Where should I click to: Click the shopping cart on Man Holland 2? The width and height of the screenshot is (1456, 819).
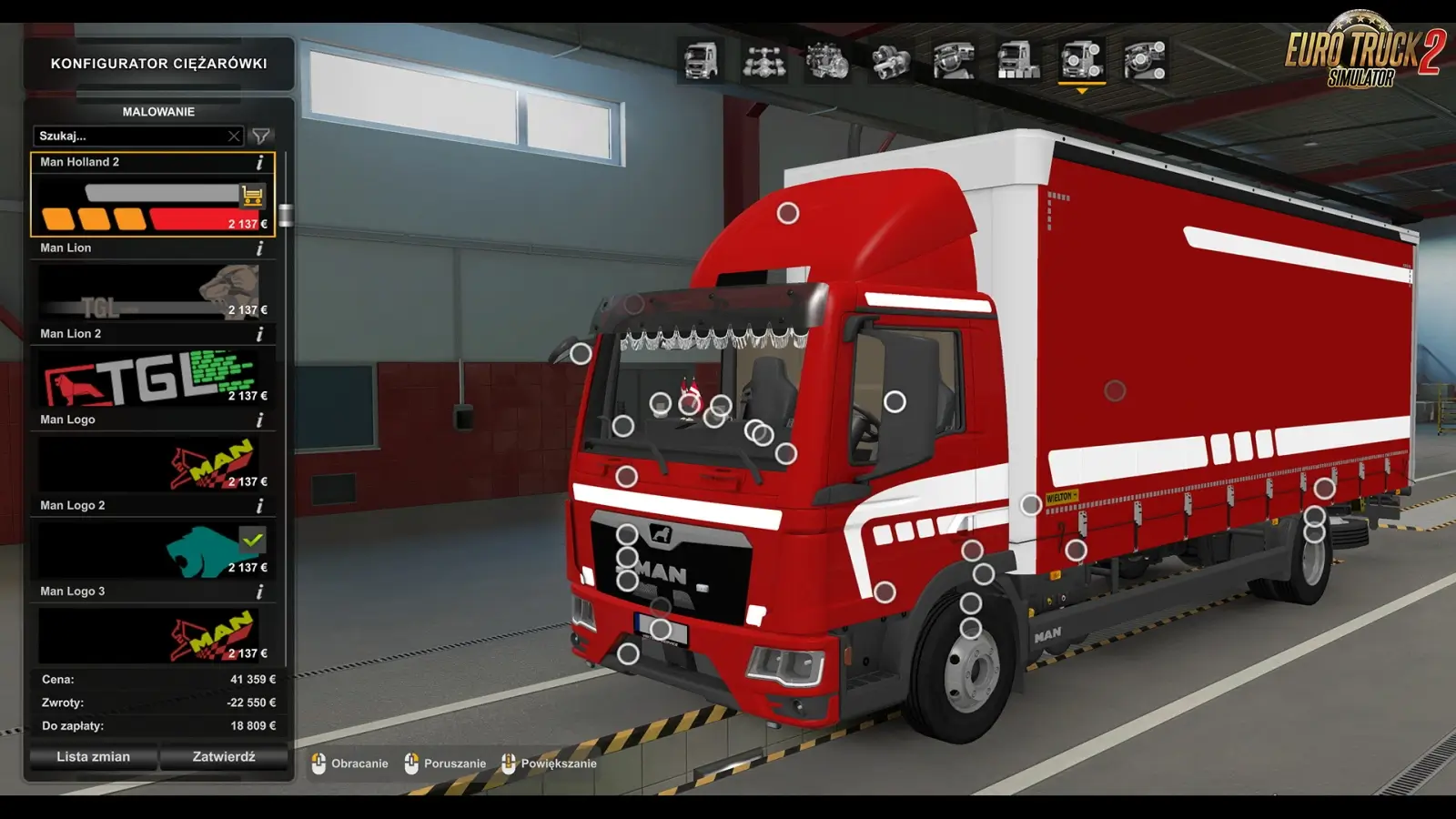click(x=253, y=194)
